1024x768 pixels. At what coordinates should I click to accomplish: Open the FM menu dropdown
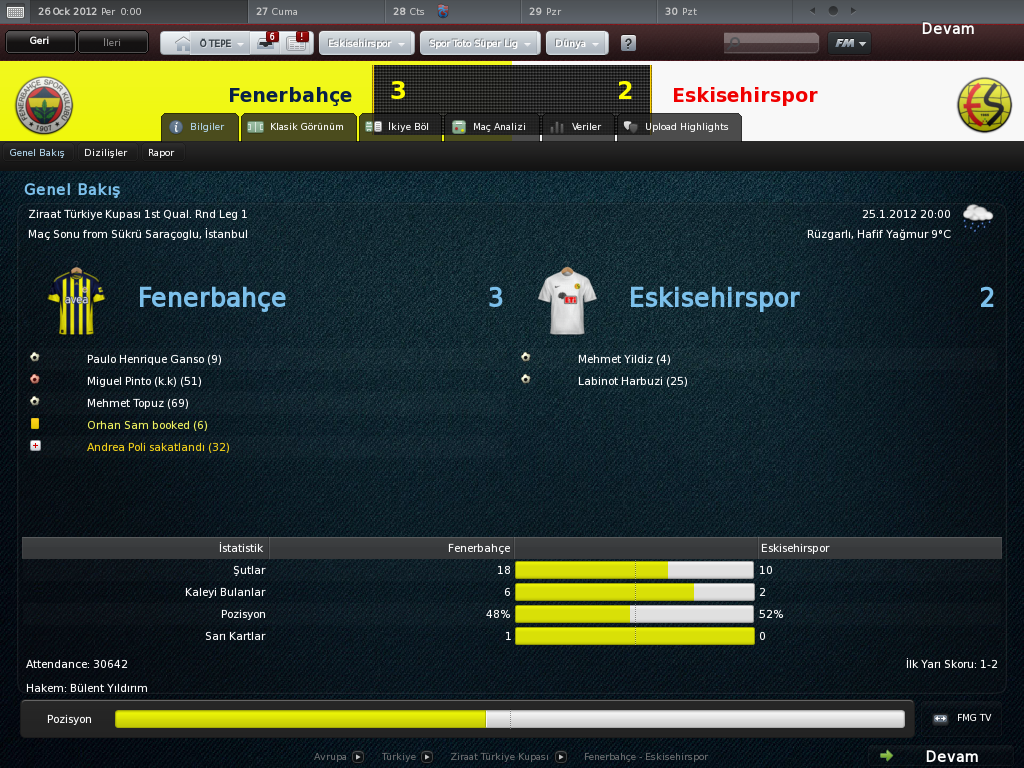(x=849, y=43)
